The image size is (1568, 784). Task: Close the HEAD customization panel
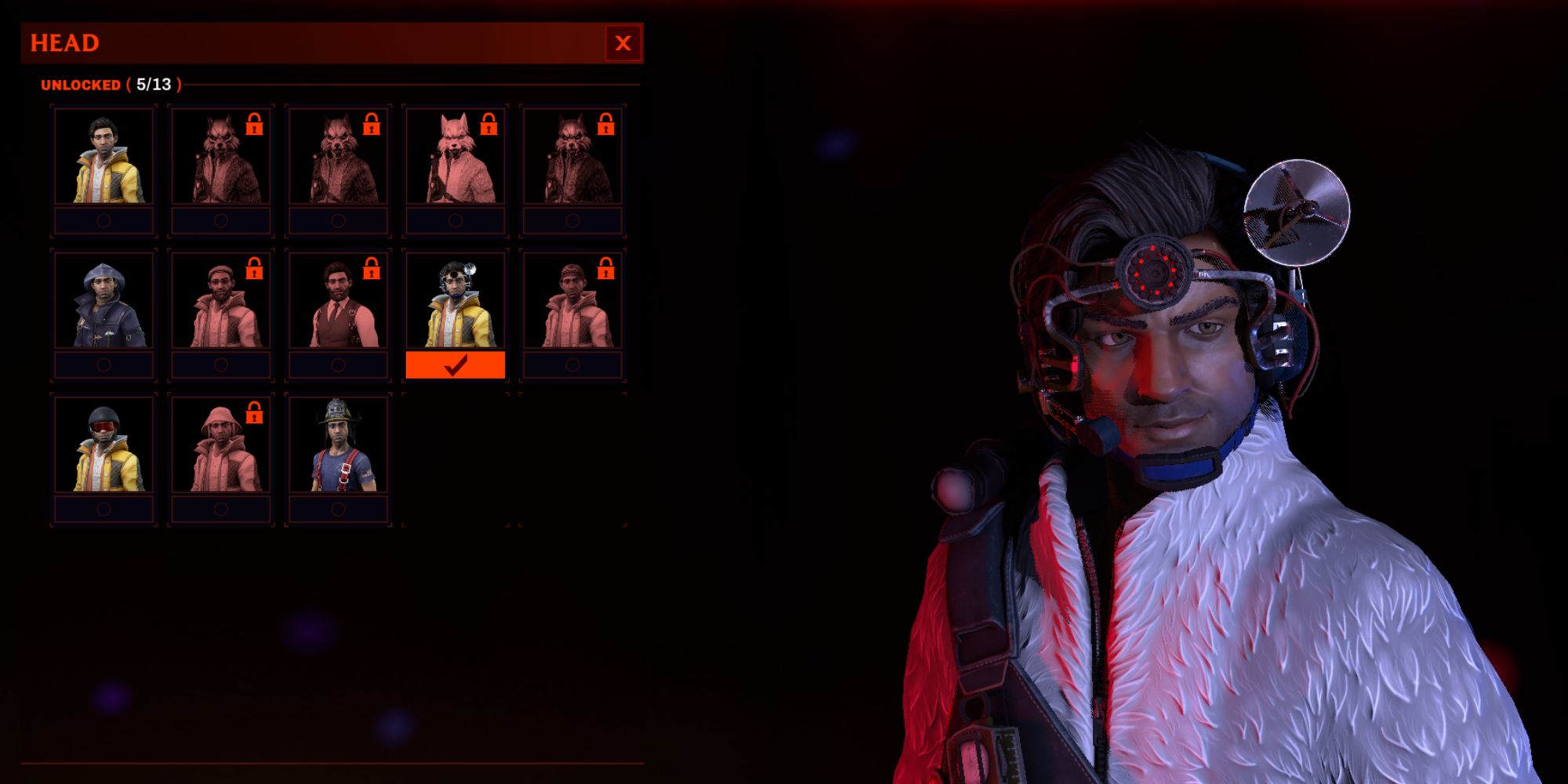click(622, 43)
